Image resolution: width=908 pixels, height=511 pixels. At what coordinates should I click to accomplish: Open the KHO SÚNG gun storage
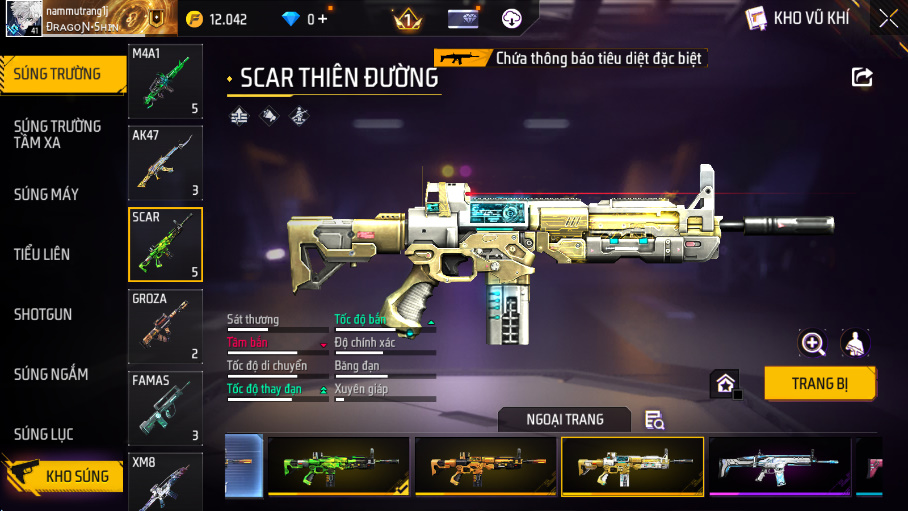click(65, 476)
